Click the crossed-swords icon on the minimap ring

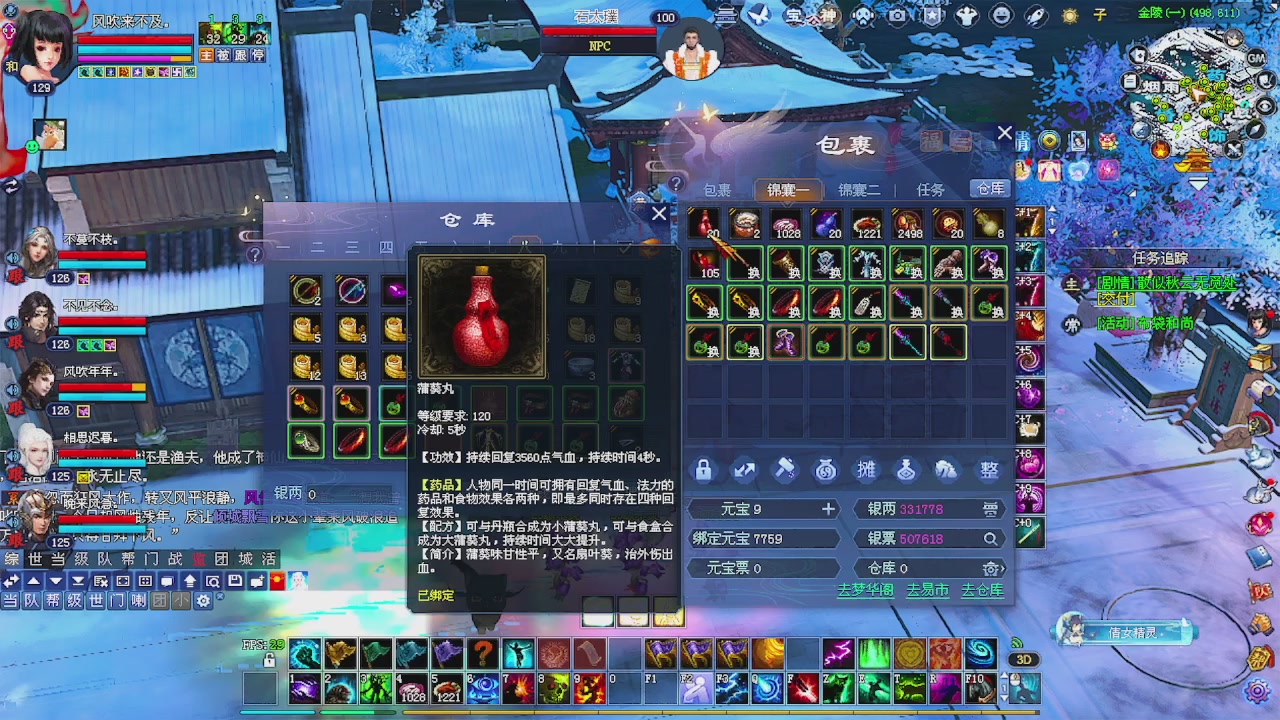click(x=1234, y=147)
